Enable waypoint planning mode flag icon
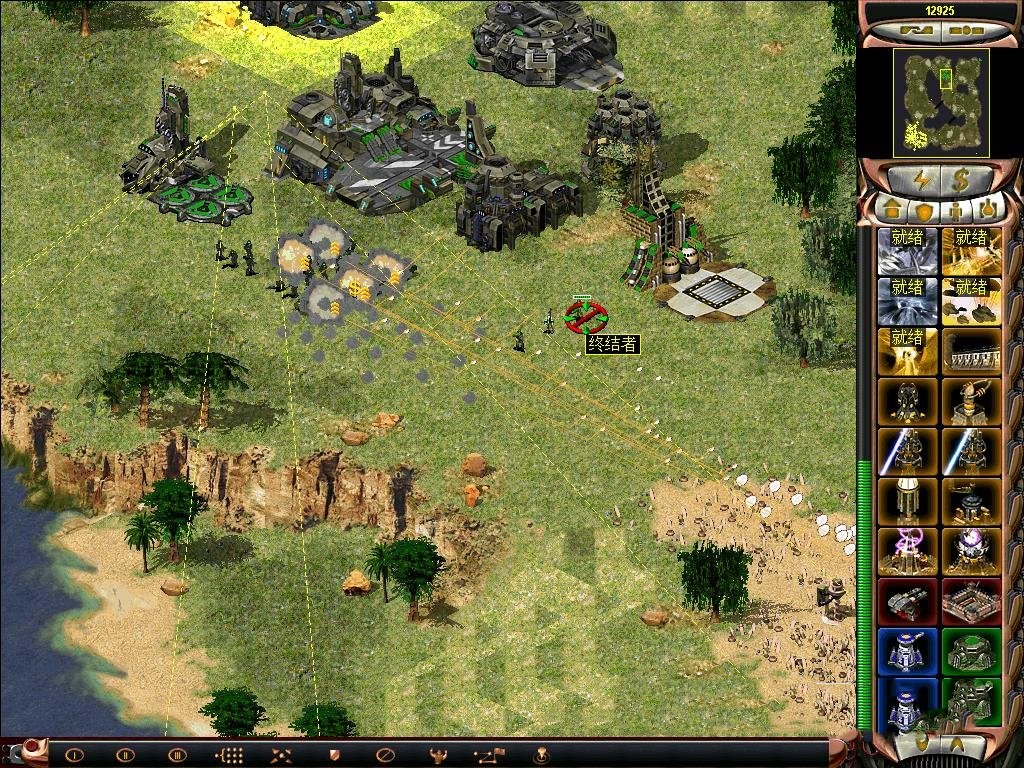Screen dimensions: 1024x768 [x=489, y=755]
